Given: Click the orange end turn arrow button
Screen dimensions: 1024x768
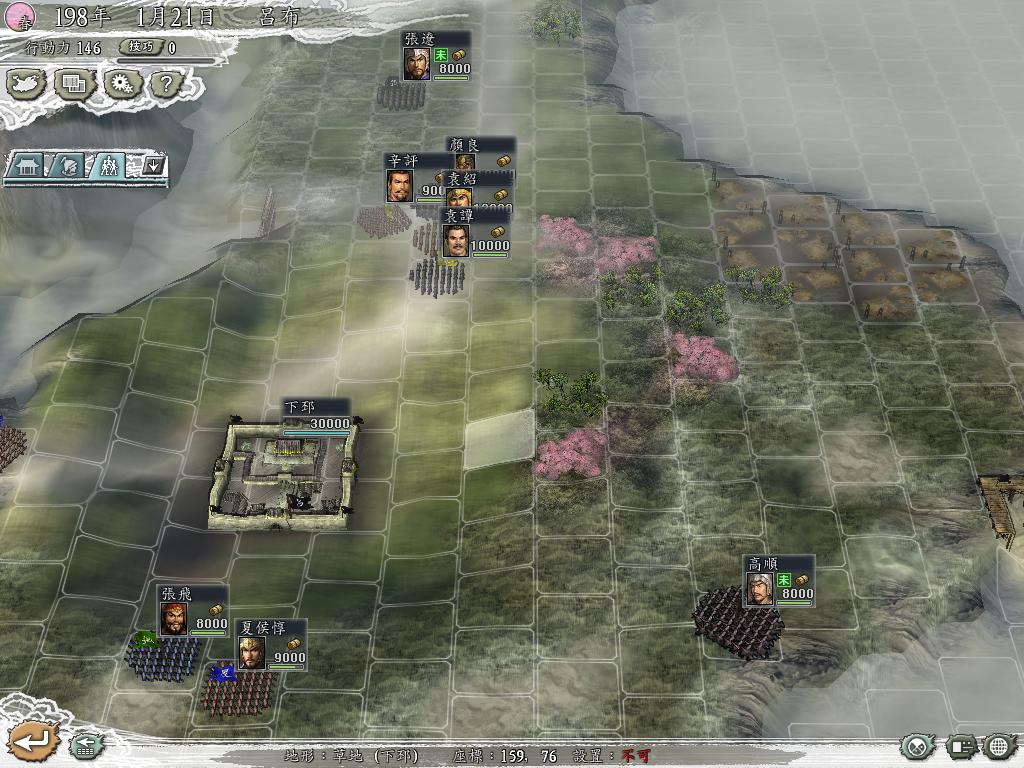Looking at the screenshot, I should [32, 741].
